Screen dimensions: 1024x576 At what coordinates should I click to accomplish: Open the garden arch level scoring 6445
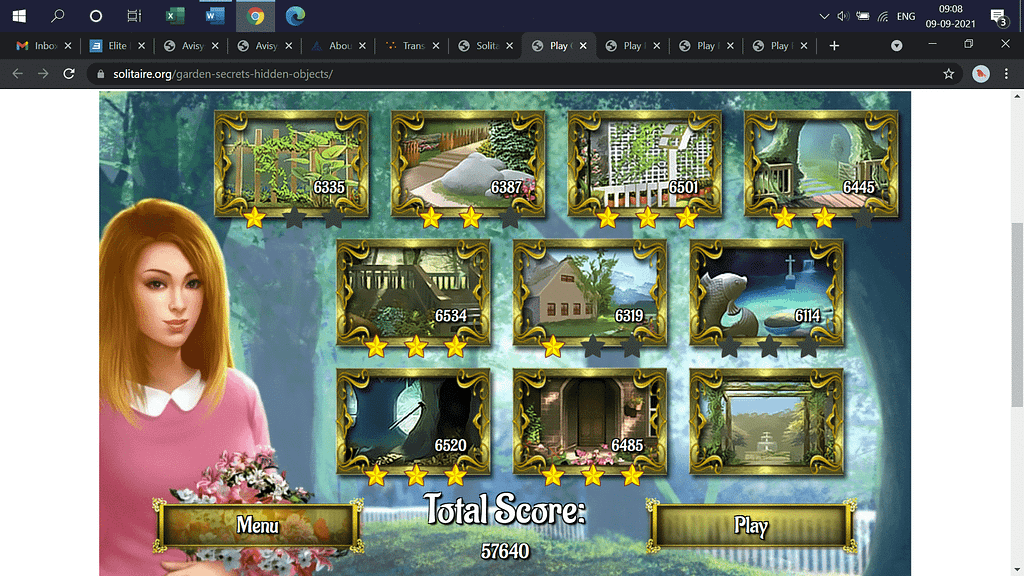(821, 162)
